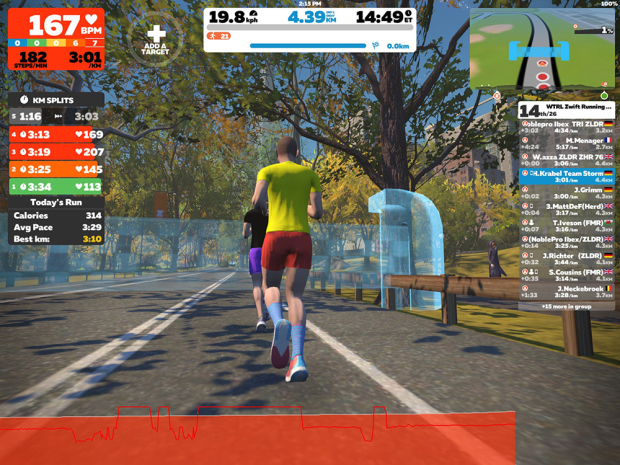Select 3.MattDeF(Herd) in the runners list

point(566,207)
